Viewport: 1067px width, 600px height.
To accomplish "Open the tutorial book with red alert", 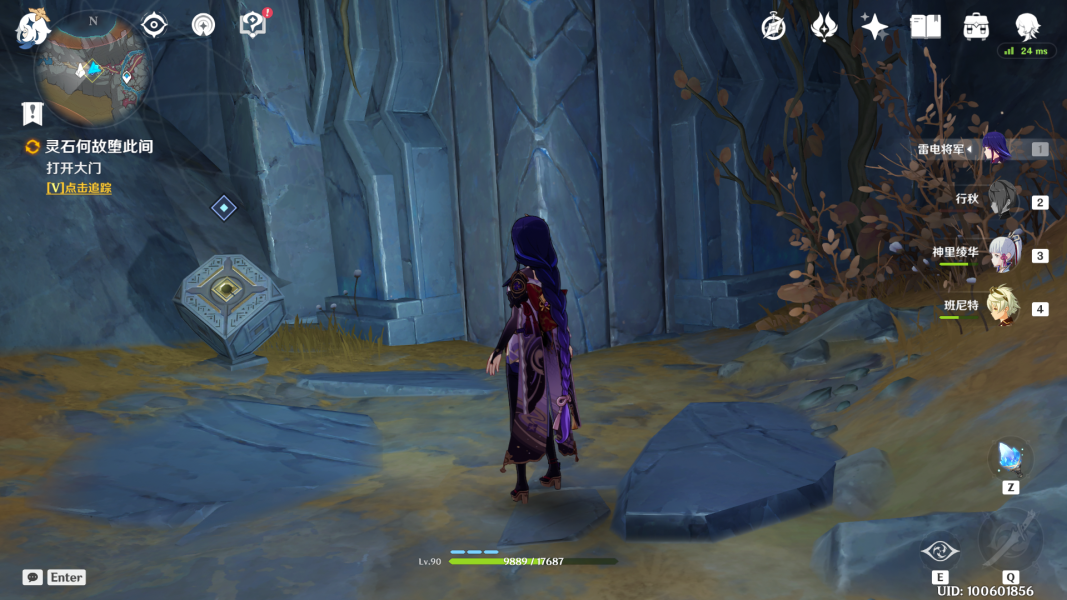I will [253, 24].
